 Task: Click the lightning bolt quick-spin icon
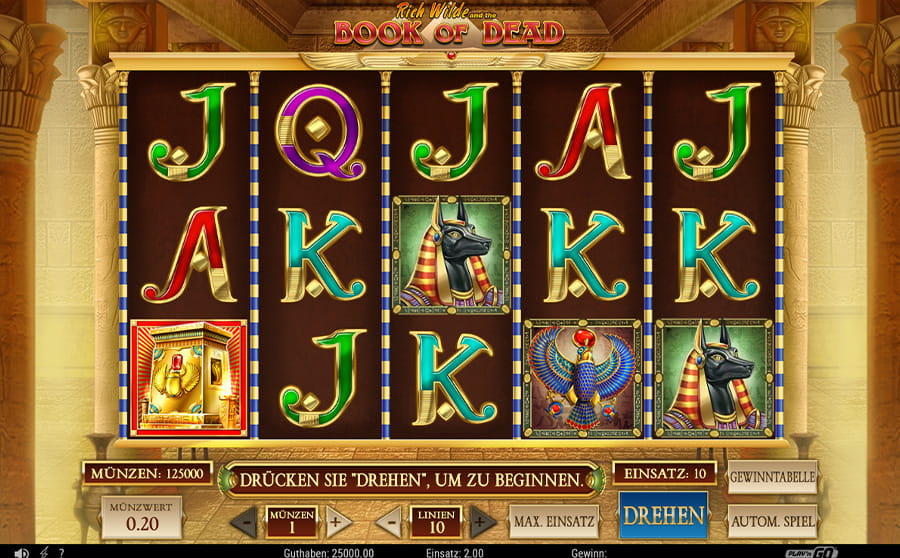(x=44, y=552)
